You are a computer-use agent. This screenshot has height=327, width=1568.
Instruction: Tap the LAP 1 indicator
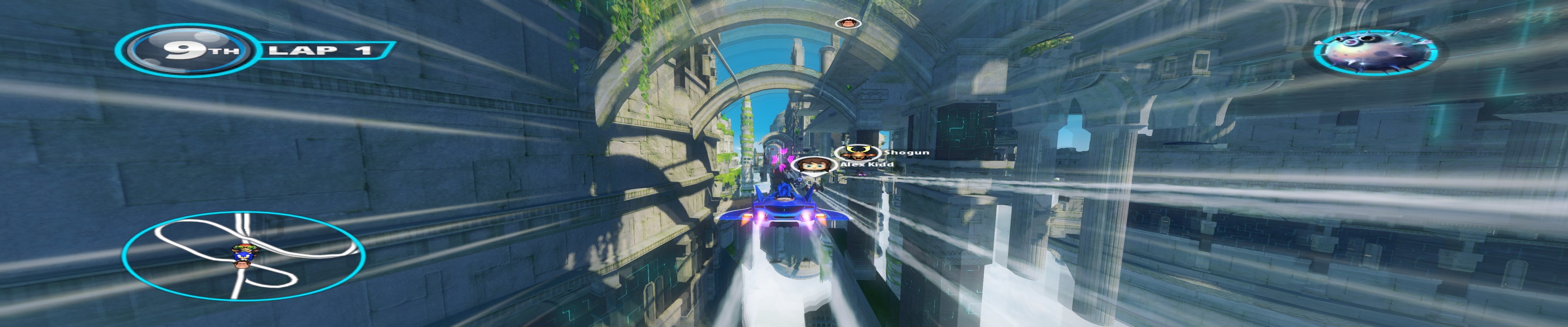(323, 50)
